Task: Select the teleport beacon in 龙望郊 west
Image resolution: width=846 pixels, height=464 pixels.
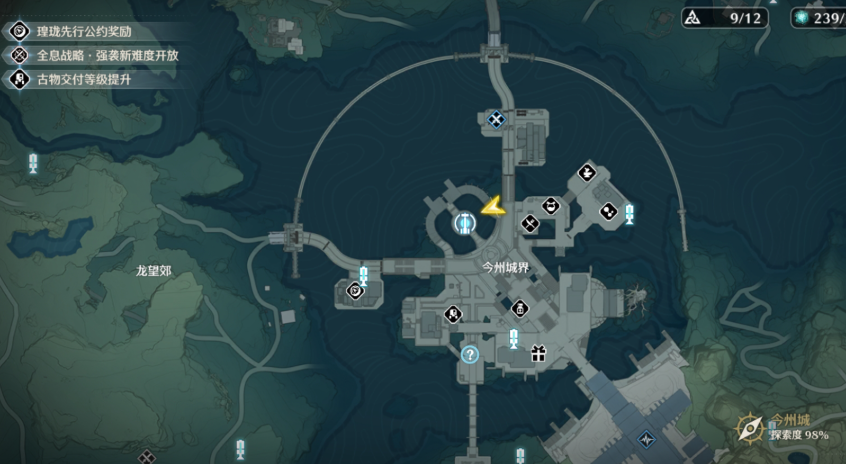Action: 33,163
